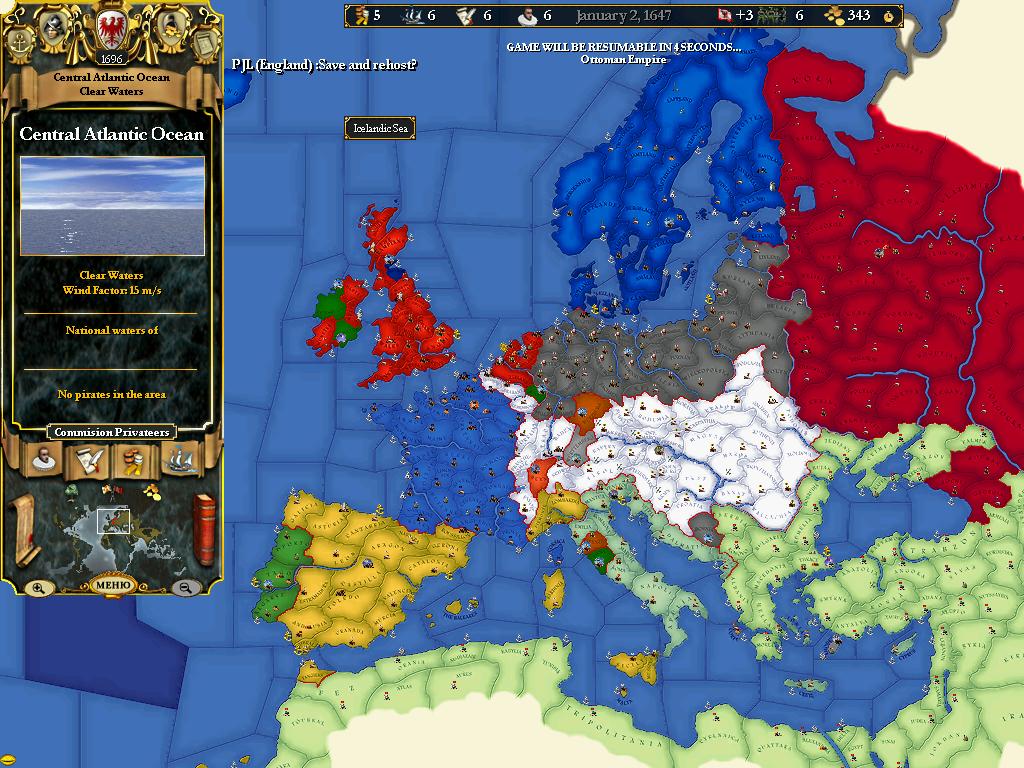Zoom in with the plus magnifier
The height and width of the screenshot is (768, 1024).
click(x=38, y=588)
